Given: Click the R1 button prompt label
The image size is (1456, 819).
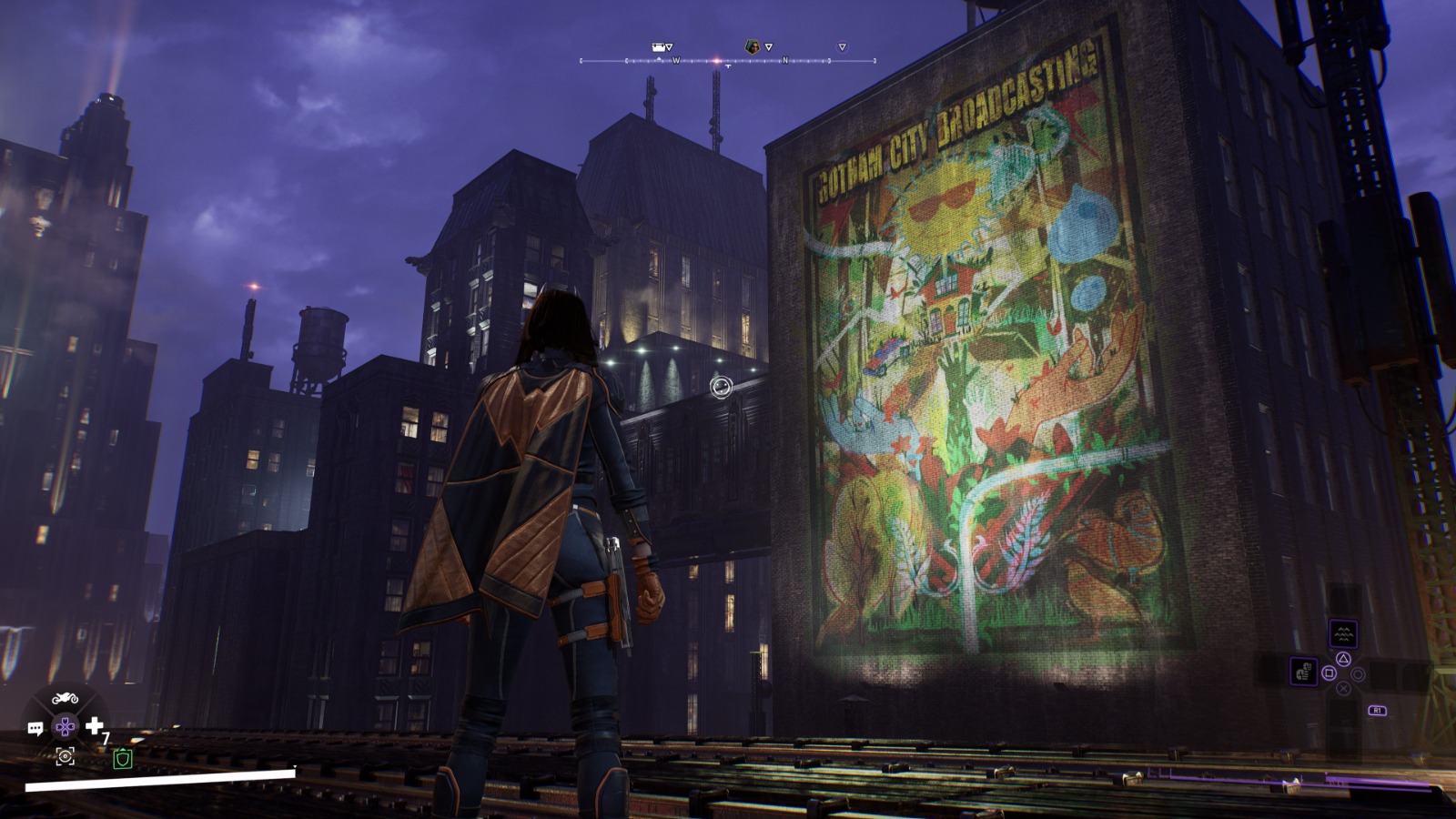Looking at the screenshot, I should tap(1378, 710).
